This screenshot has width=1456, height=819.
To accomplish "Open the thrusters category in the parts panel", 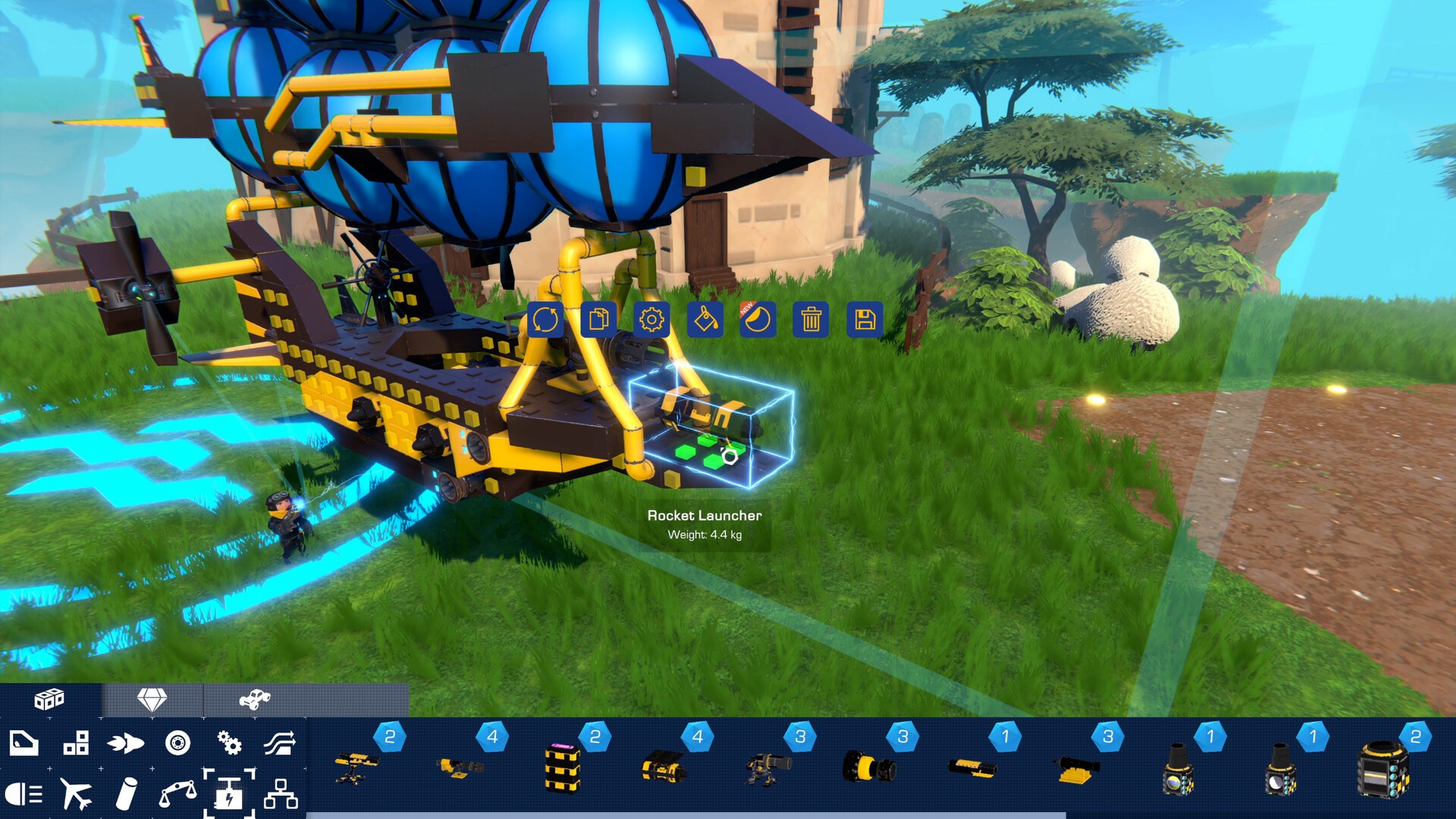I will click(x=127, y=745).
